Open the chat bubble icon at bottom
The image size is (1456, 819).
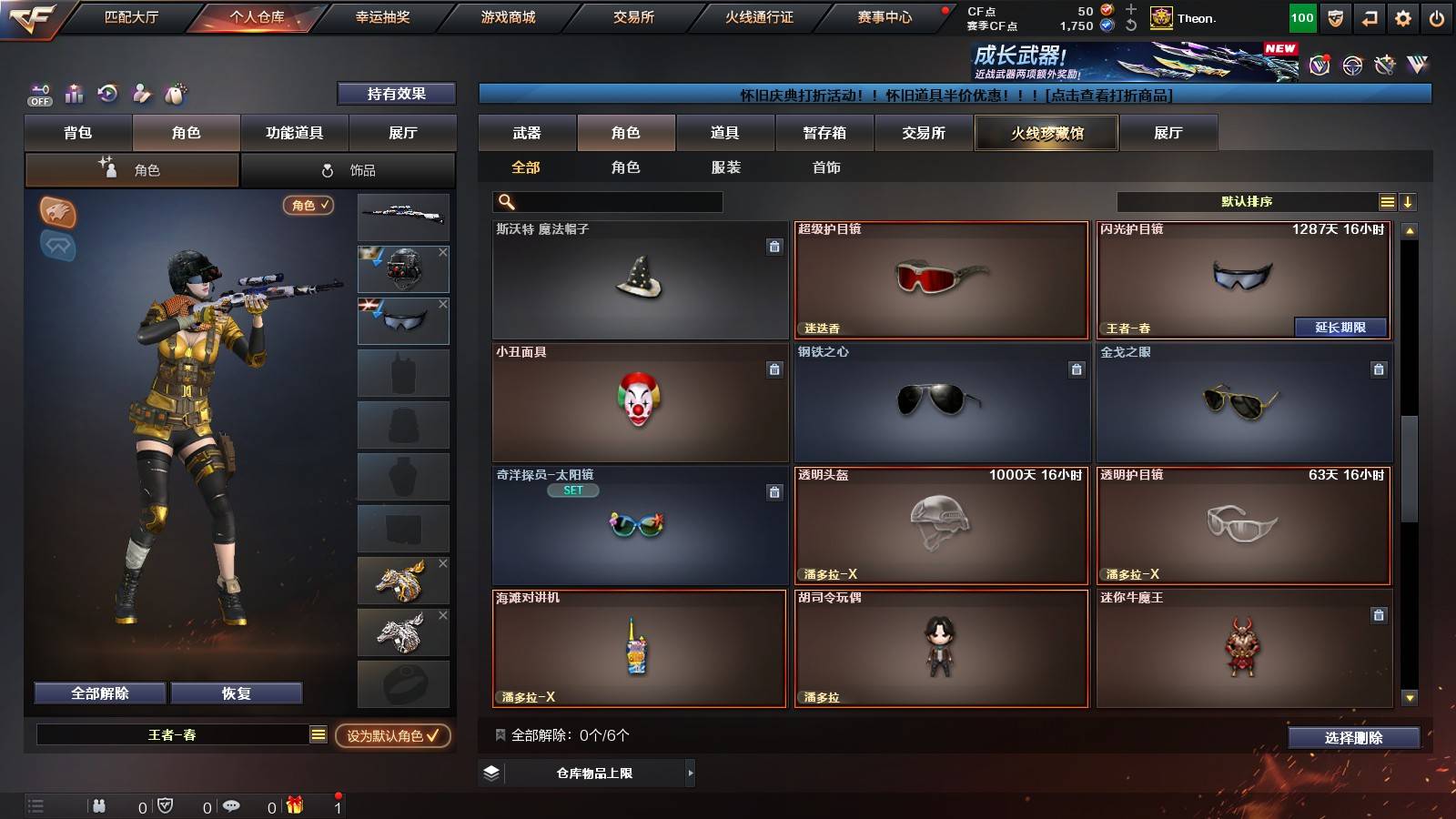(x=233, y=804)
